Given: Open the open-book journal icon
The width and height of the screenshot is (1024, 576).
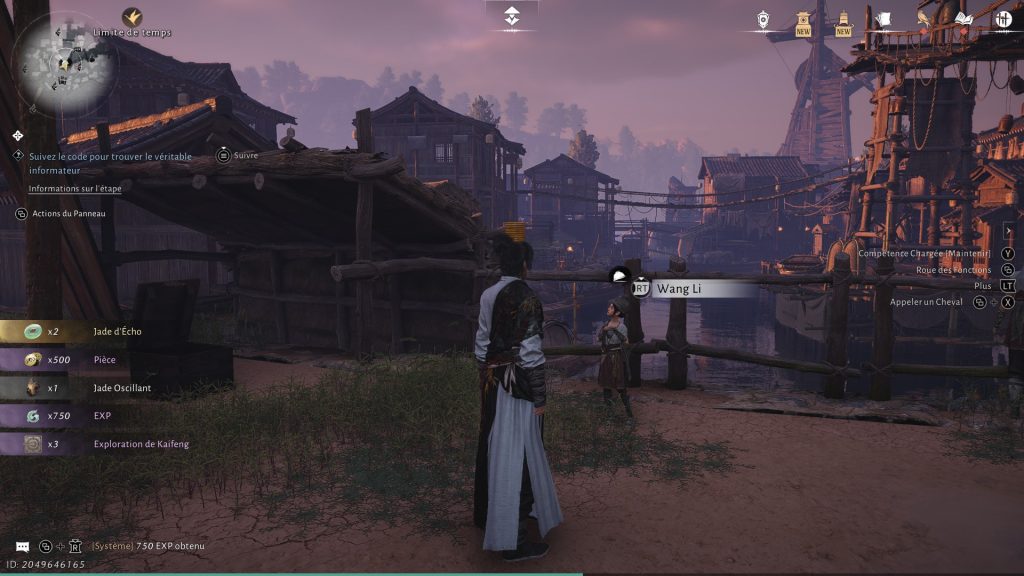Looking at the screenshot, I should 963,19.
